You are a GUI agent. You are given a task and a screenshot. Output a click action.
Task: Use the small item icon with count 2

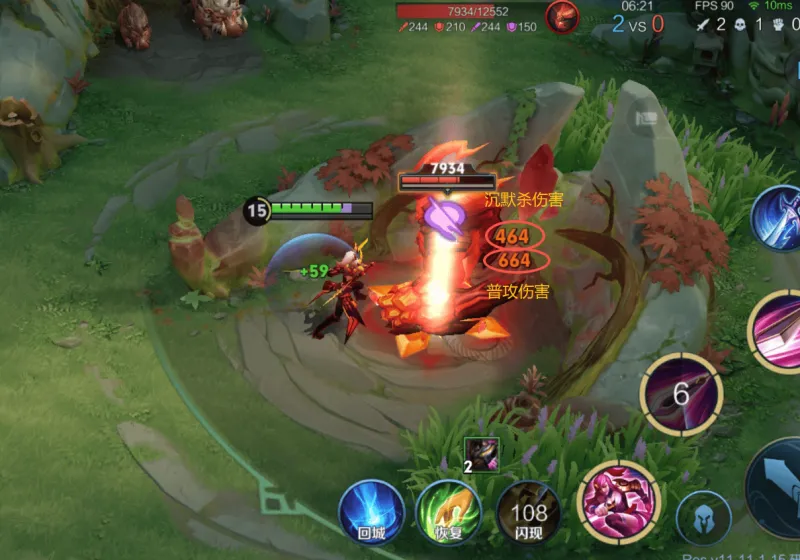coord(481,455)
